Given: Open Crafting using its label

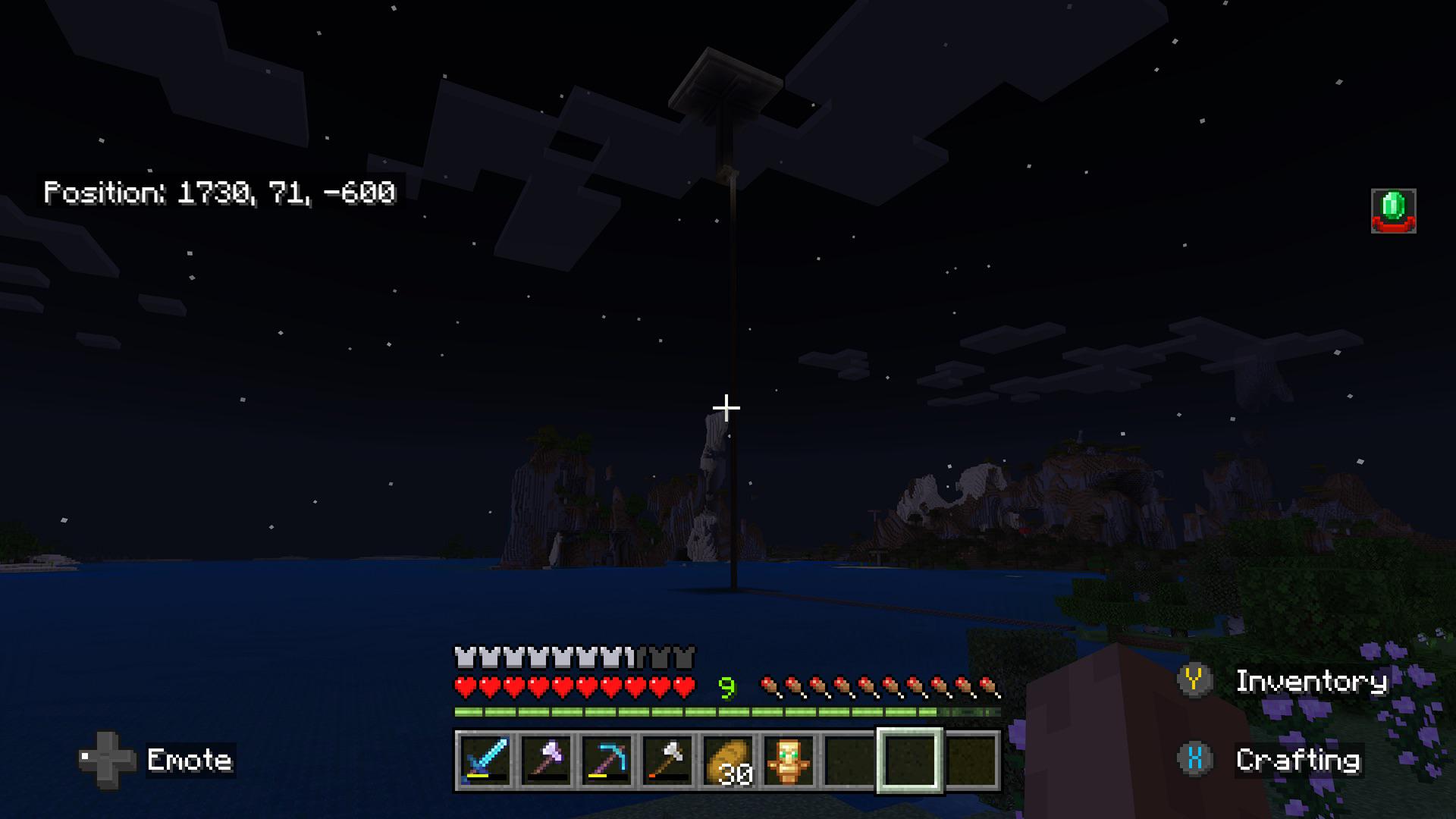Looking at the screenshot, I should tap(1298, 761).
